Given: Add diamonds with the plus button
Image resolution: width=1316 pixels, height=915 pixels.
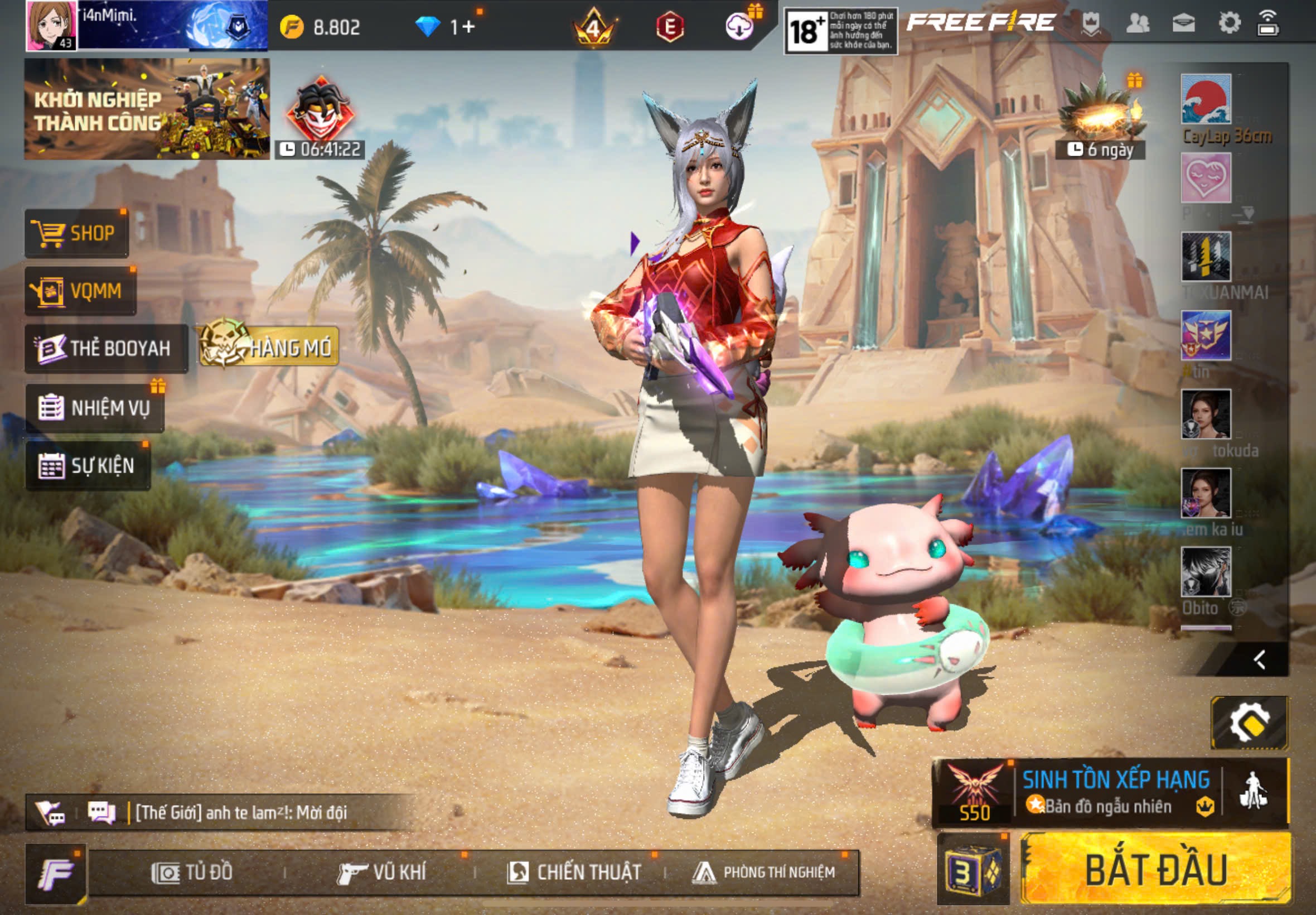Looking at the screenshot, I should pyautogui.click(x=468, y=27).
